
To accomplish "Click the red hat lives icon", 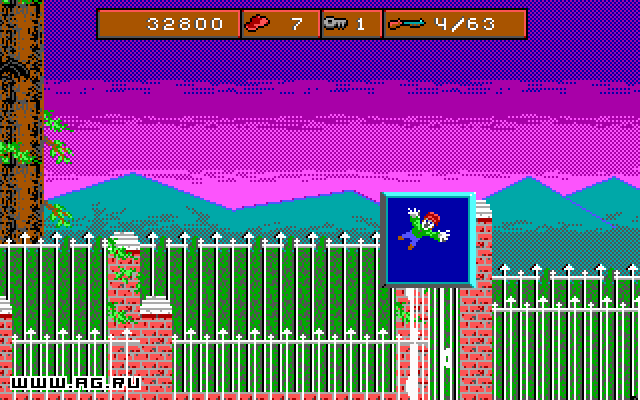I will [x=259, y=24].
